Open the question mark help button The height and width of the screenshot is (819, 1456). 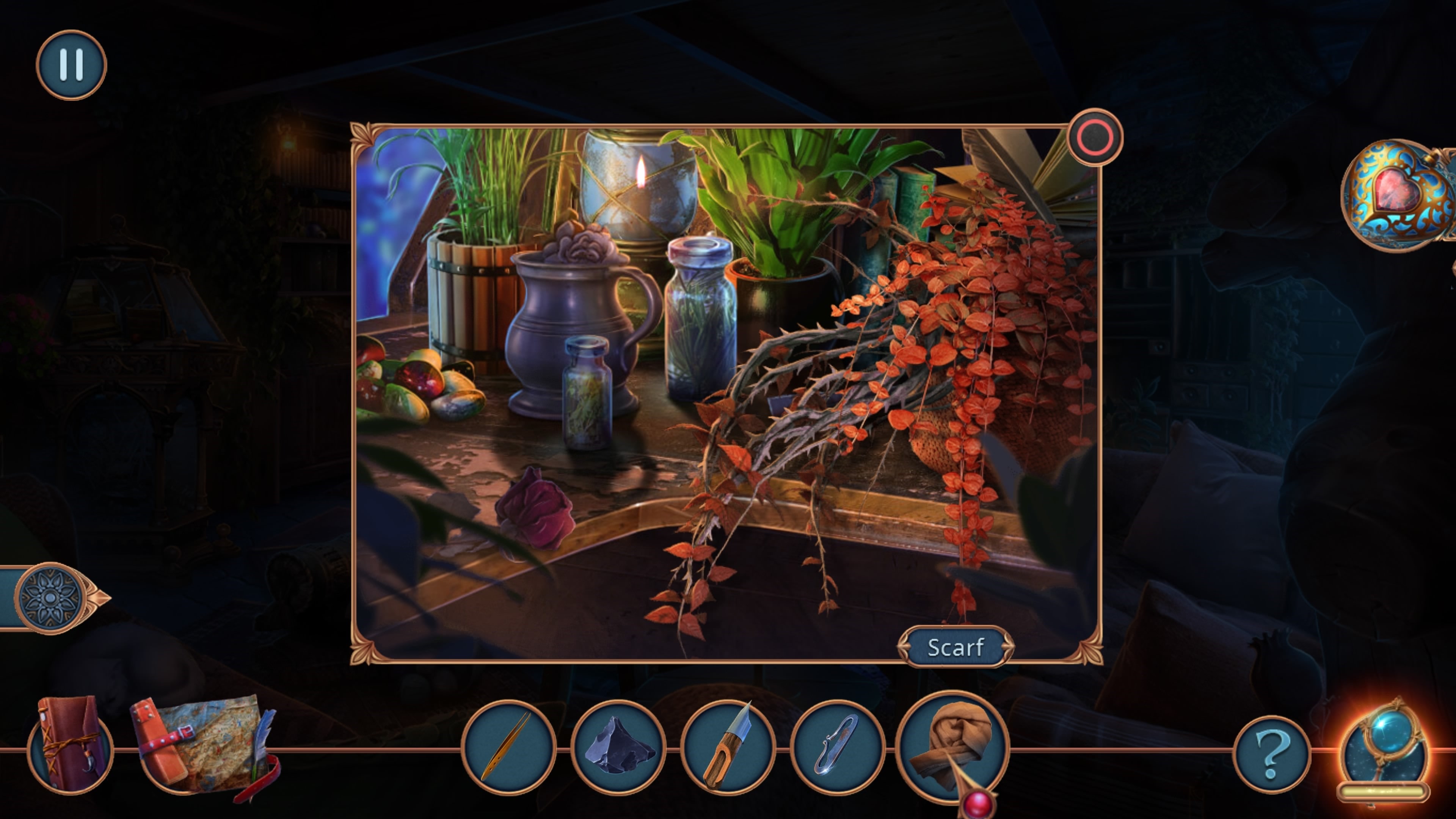tap(1272, 754)
